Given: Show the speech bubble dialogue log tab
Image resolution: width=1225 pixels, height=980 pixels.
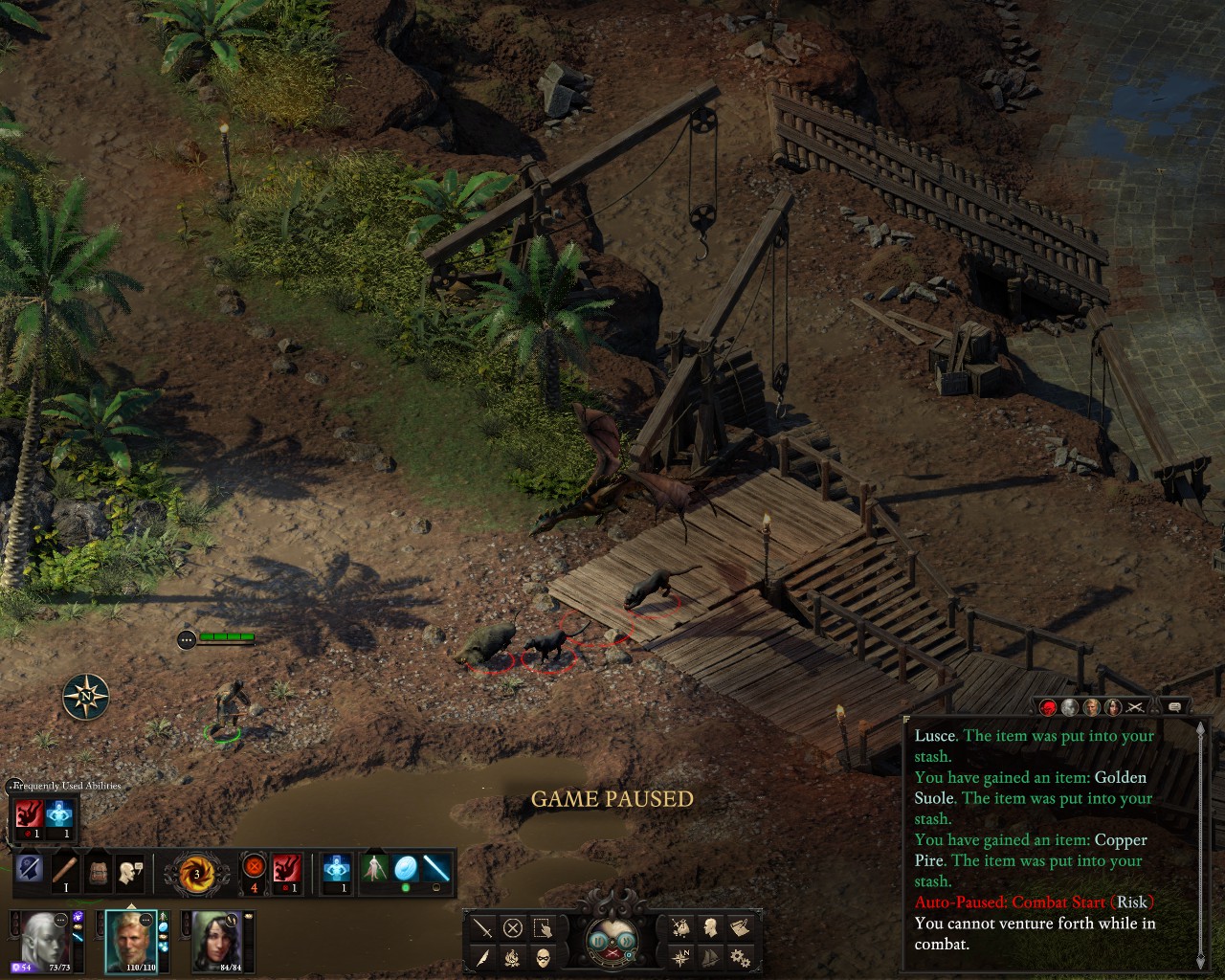Looking at the screenshot, I should pos(1174,707).
